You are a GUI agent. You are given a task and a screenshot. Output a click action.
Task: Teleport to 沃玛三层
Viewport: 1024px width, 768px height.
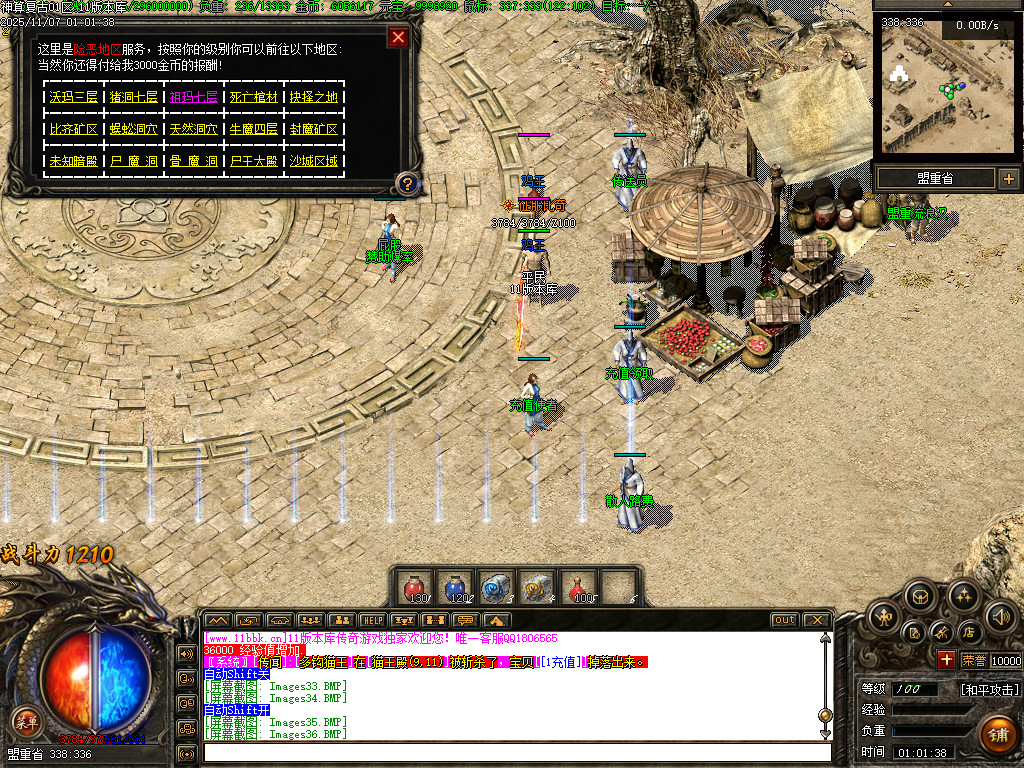73,98
